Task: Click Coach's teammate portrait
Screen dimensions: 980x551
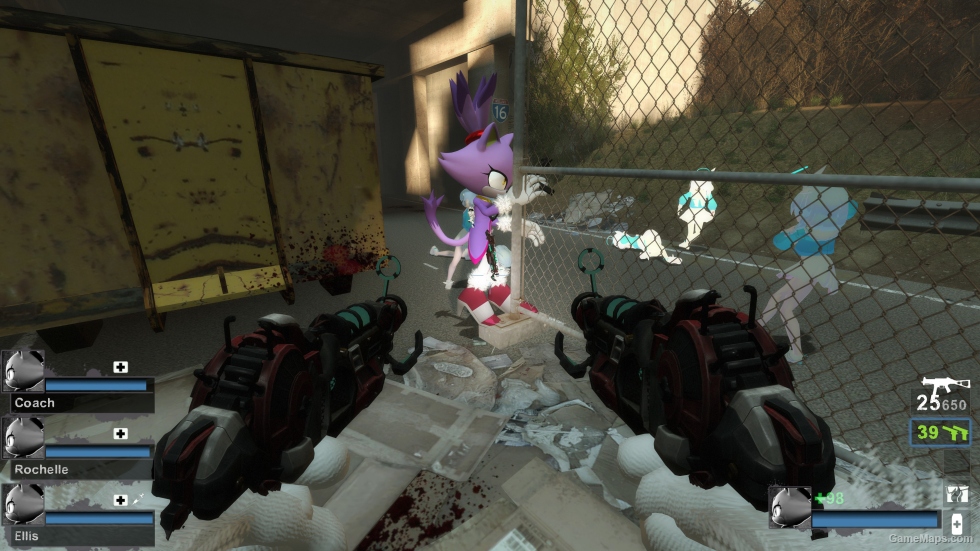Action: pyautogui.click(x=23, y=371)
